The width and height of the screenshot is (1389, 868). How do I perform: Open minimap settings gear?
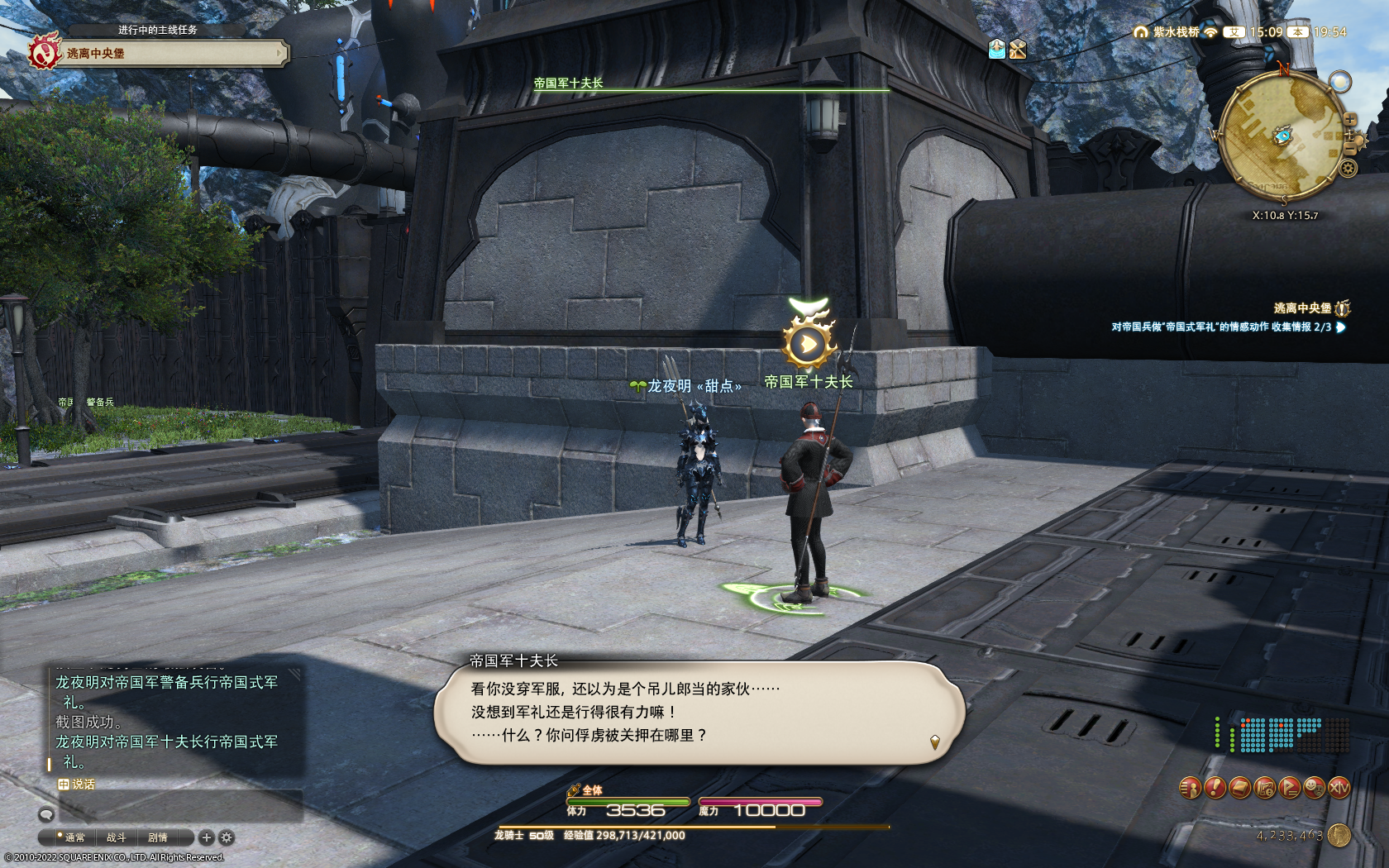click(x=1348, y=169)
